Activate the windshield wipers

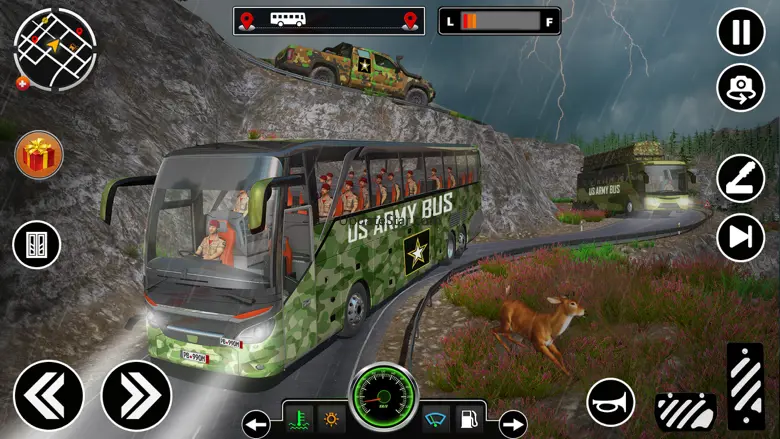[437, 419]
